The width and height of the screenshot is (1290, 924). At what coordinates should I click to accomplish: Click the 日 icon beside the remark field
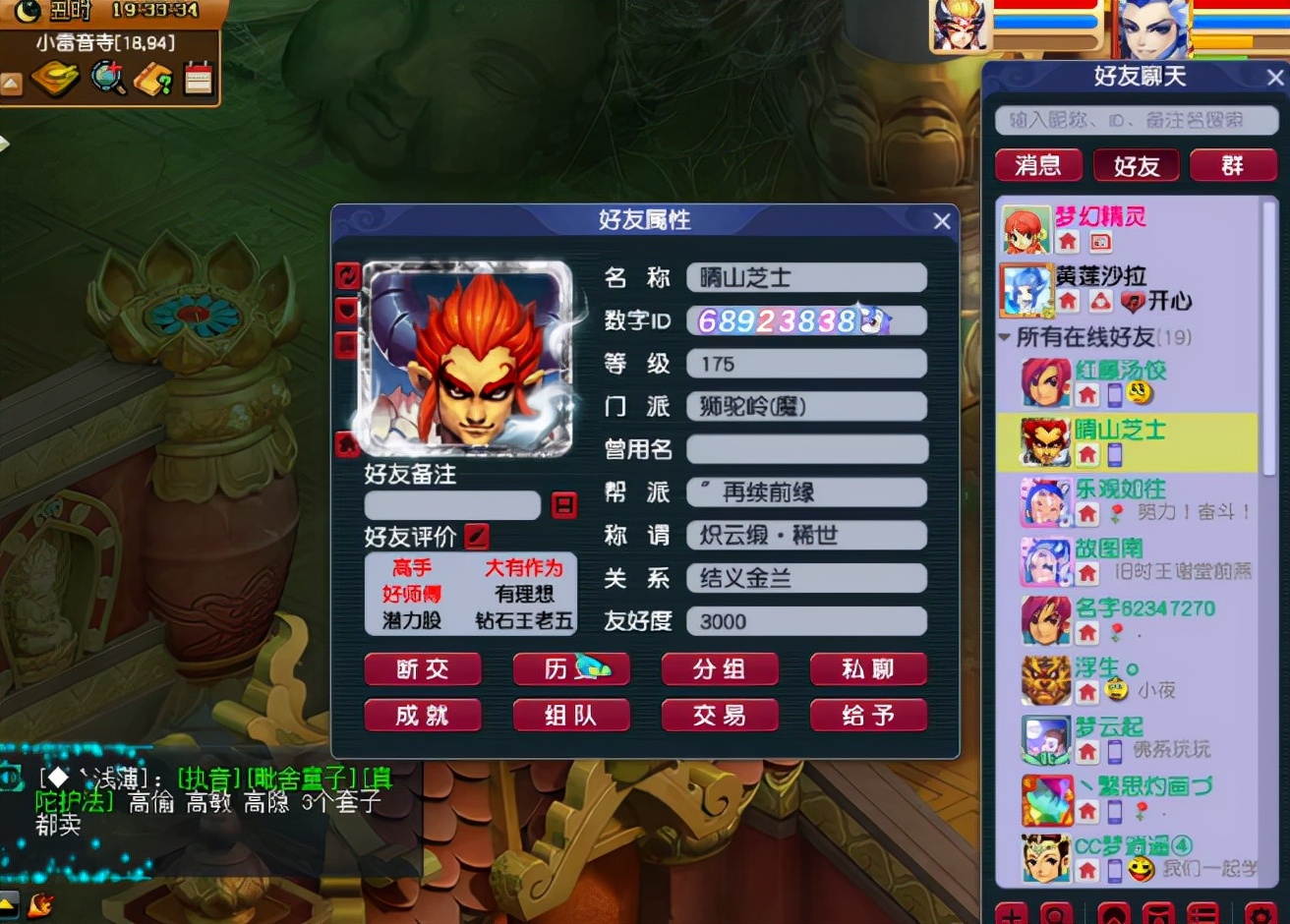pyautogui.click(x=565, y=504)
